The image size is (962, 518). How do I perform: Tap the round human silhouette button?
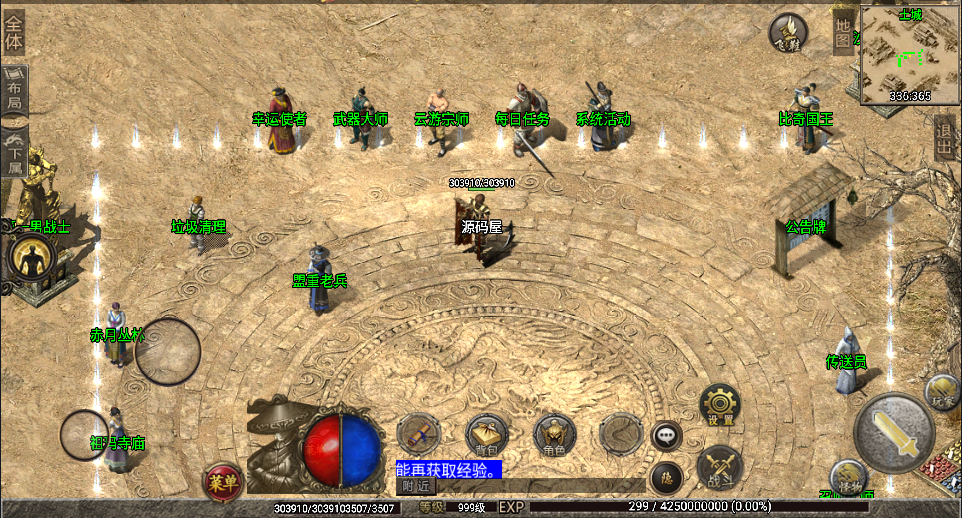(30, 257)
